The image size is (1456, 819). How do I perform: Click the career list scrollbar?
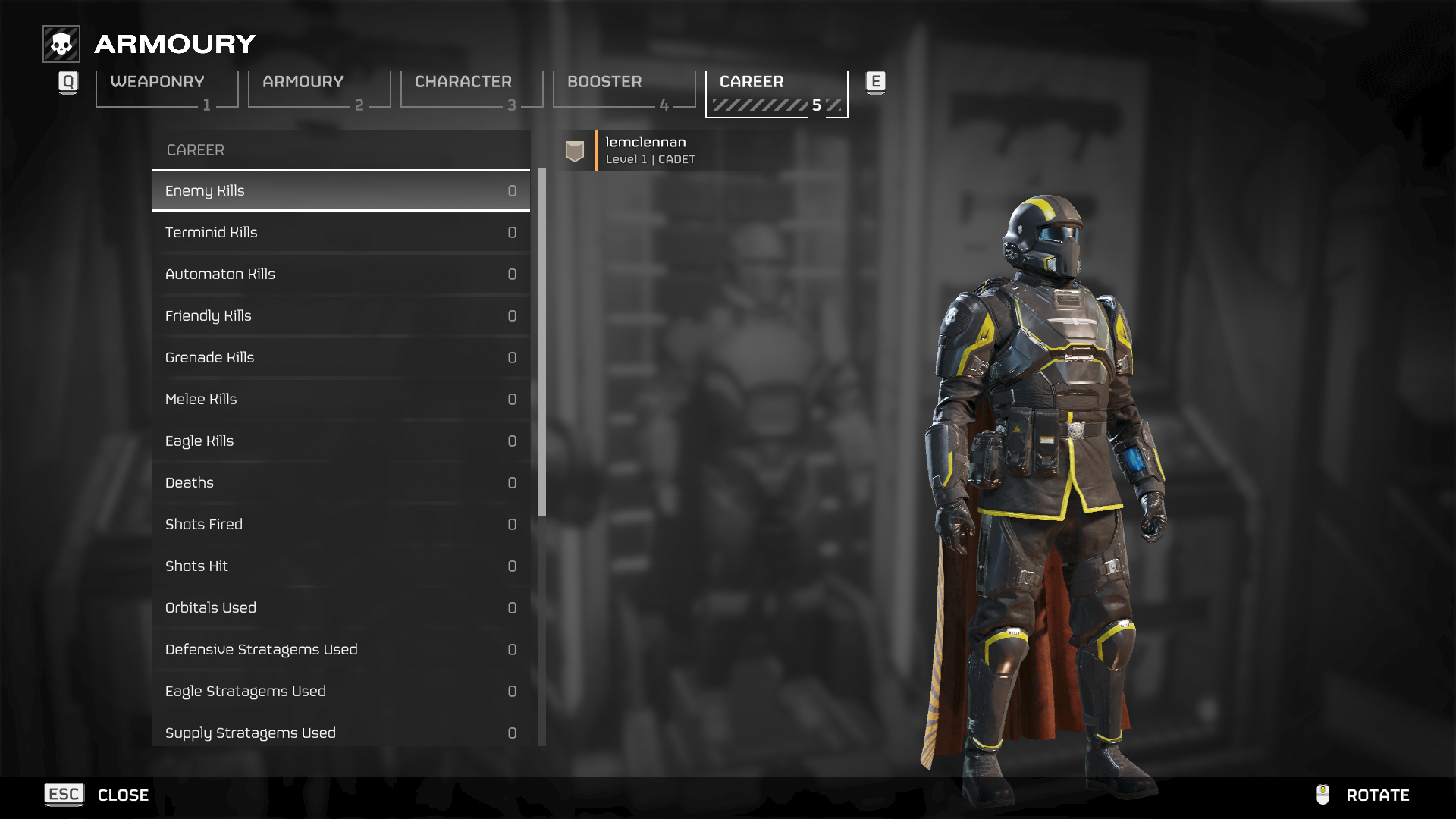tap(542, 343)
